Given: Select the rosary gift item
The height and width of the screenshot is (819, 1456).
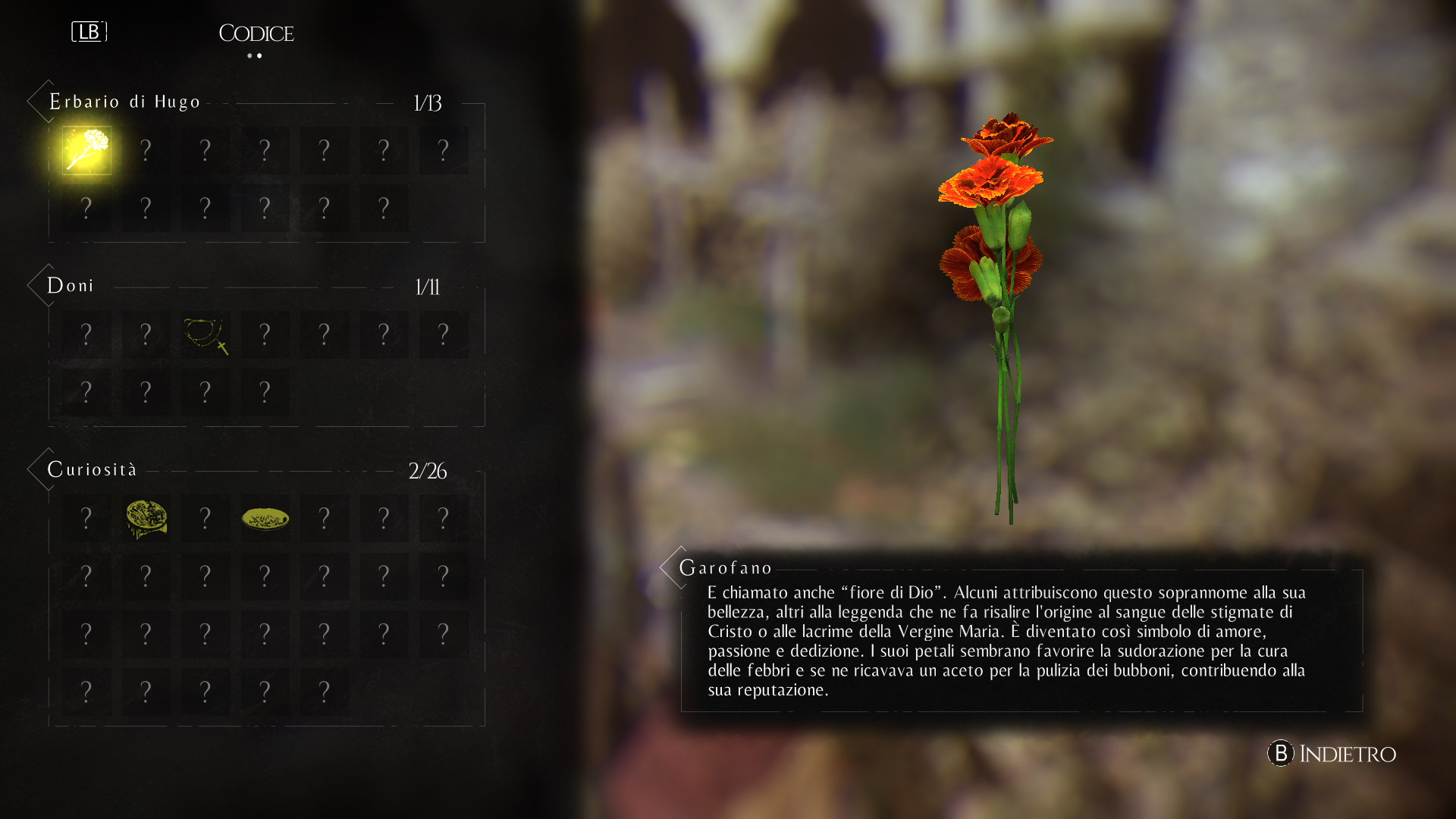Looking at the screenshot, I should (206, 334).
